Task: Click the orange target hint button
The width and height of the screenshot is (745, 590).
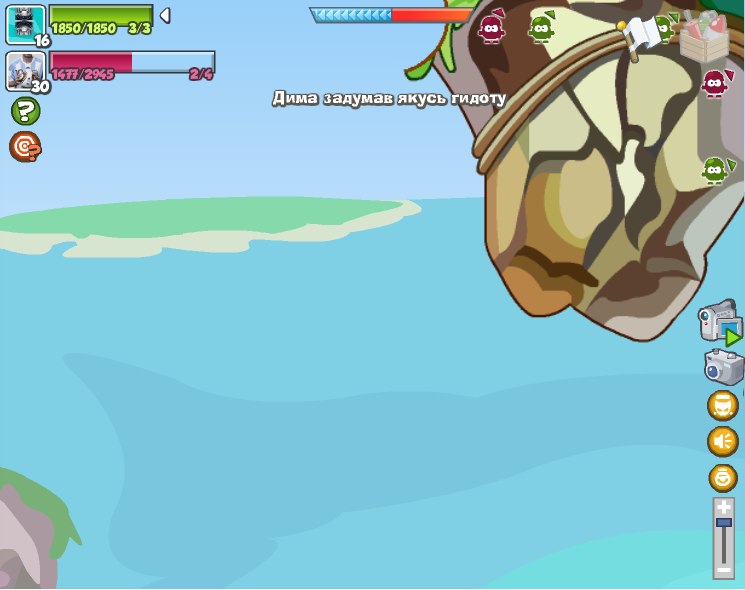Action: tap(25, 147)
